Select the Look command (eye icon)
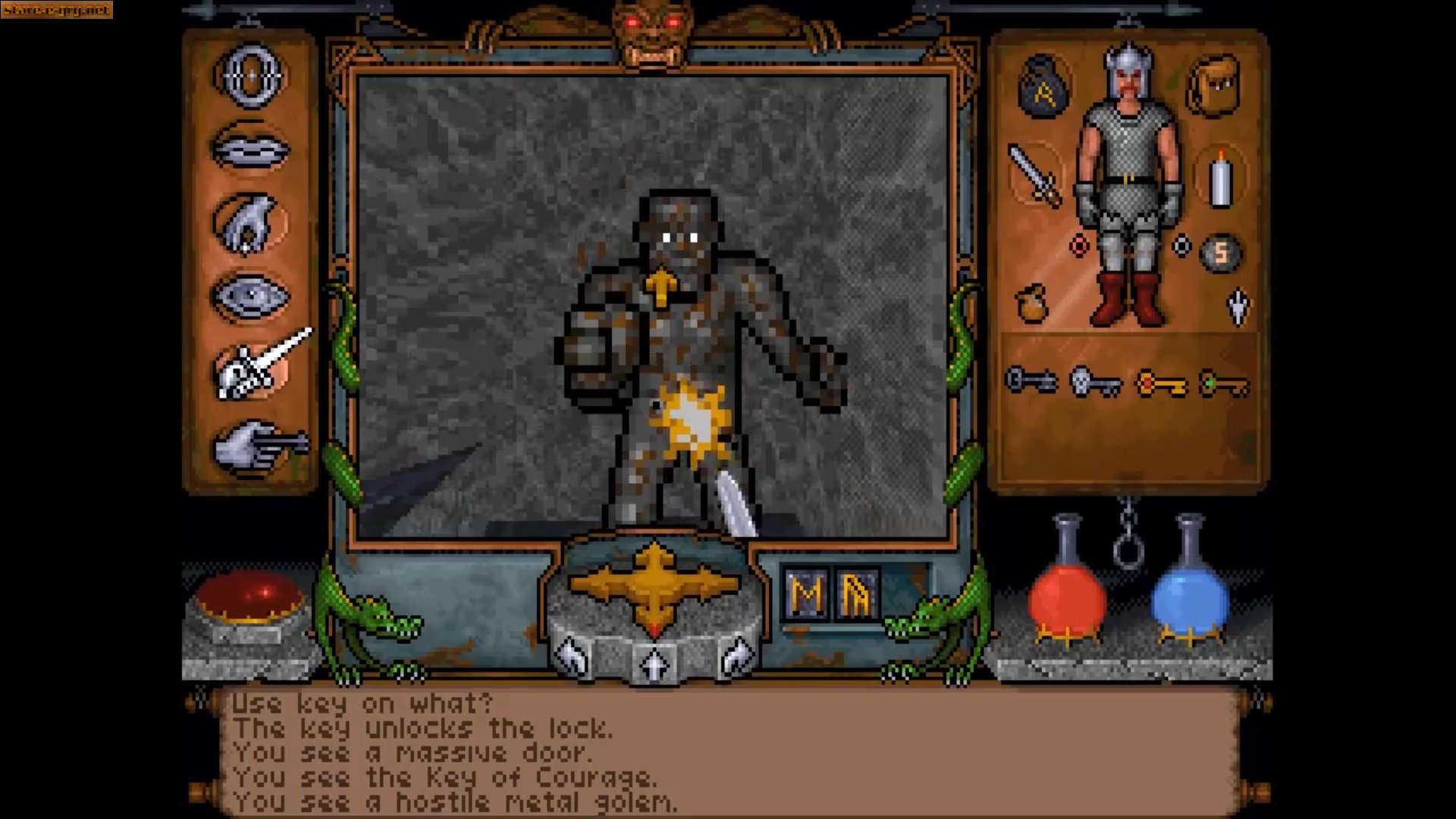 click(x=250, y=296)
